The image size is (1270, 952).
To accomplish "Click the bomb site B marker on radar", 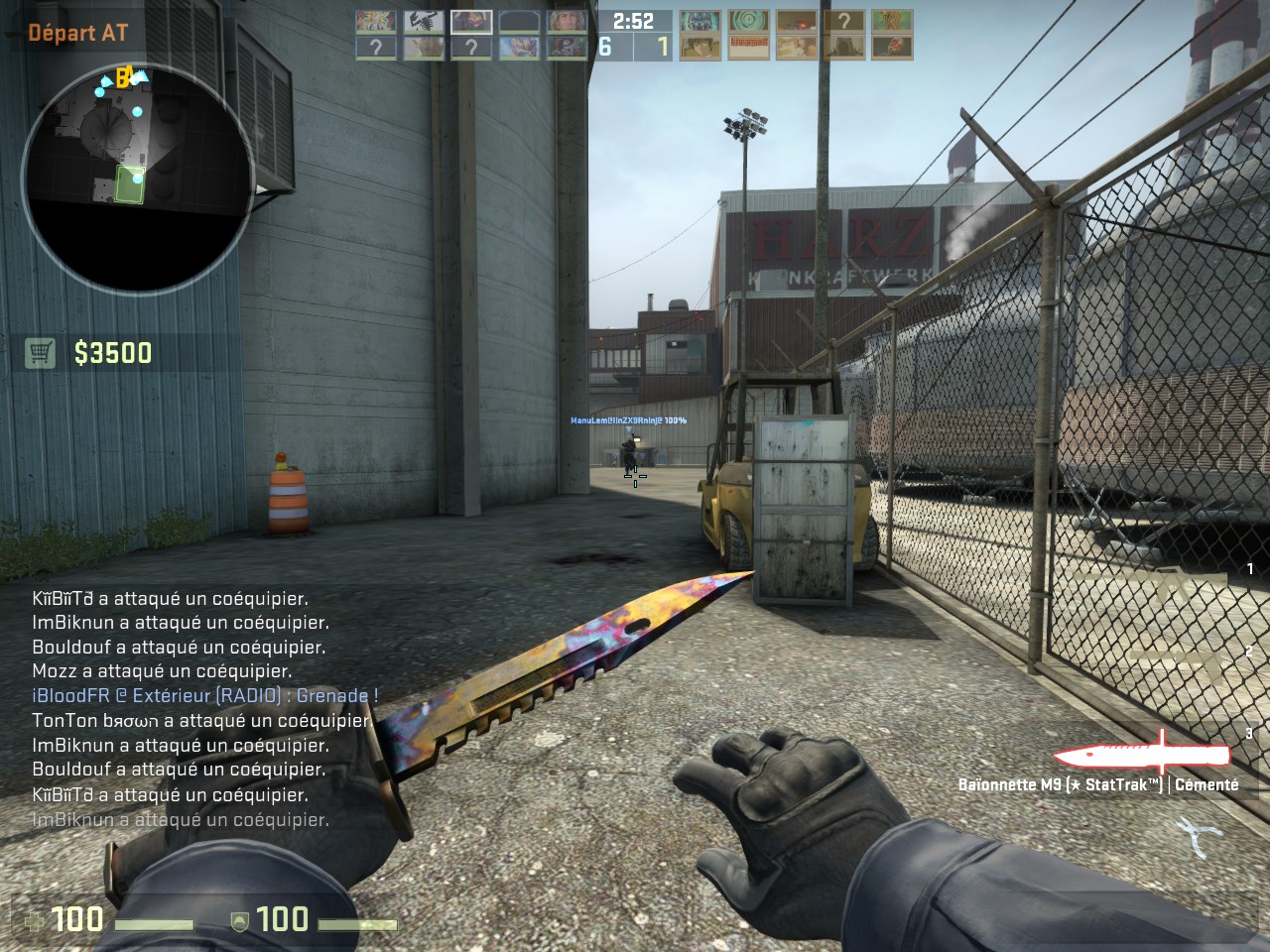I will (123, 77).
